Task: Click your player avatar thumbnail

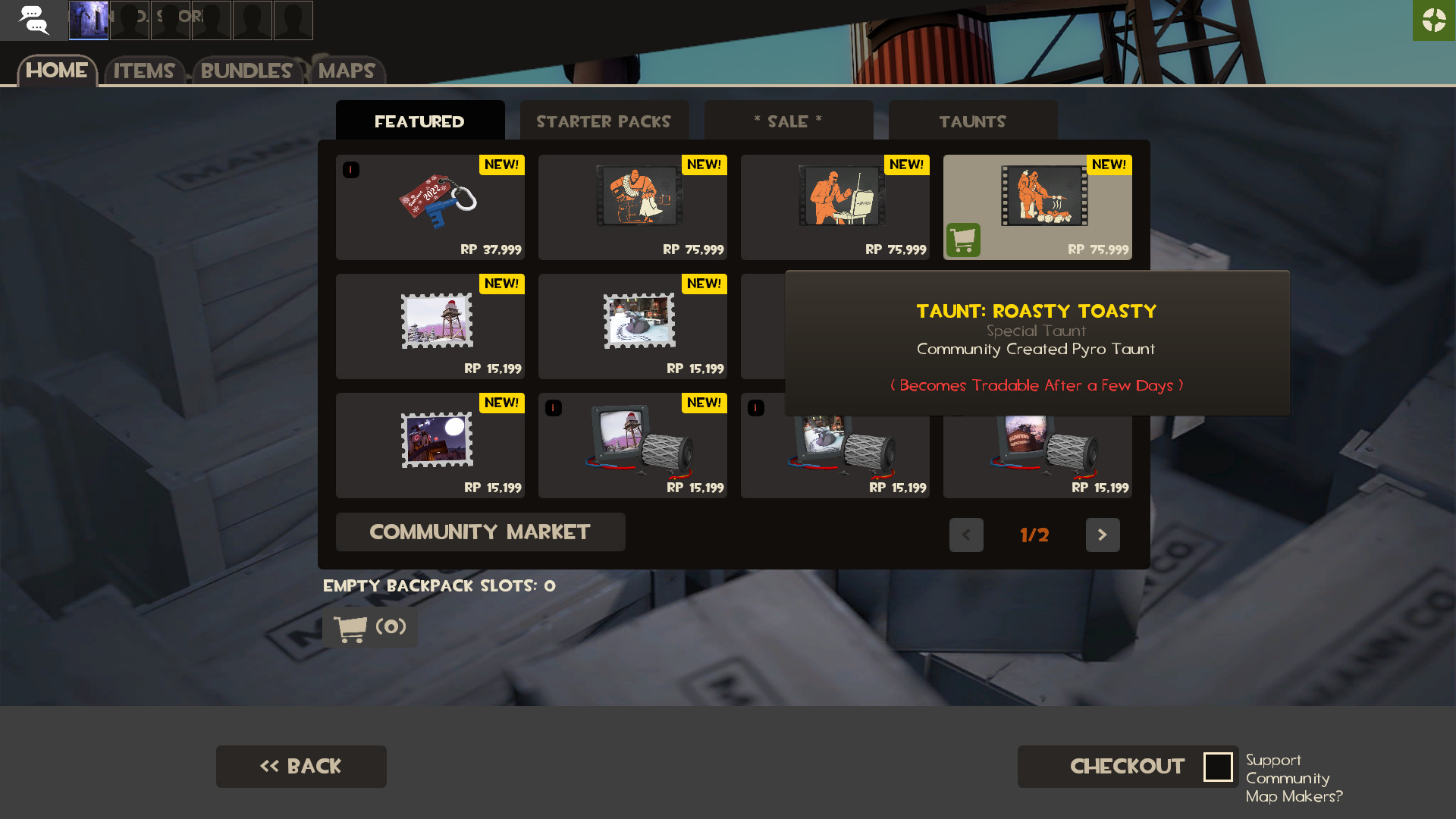Action: point(89,20)
